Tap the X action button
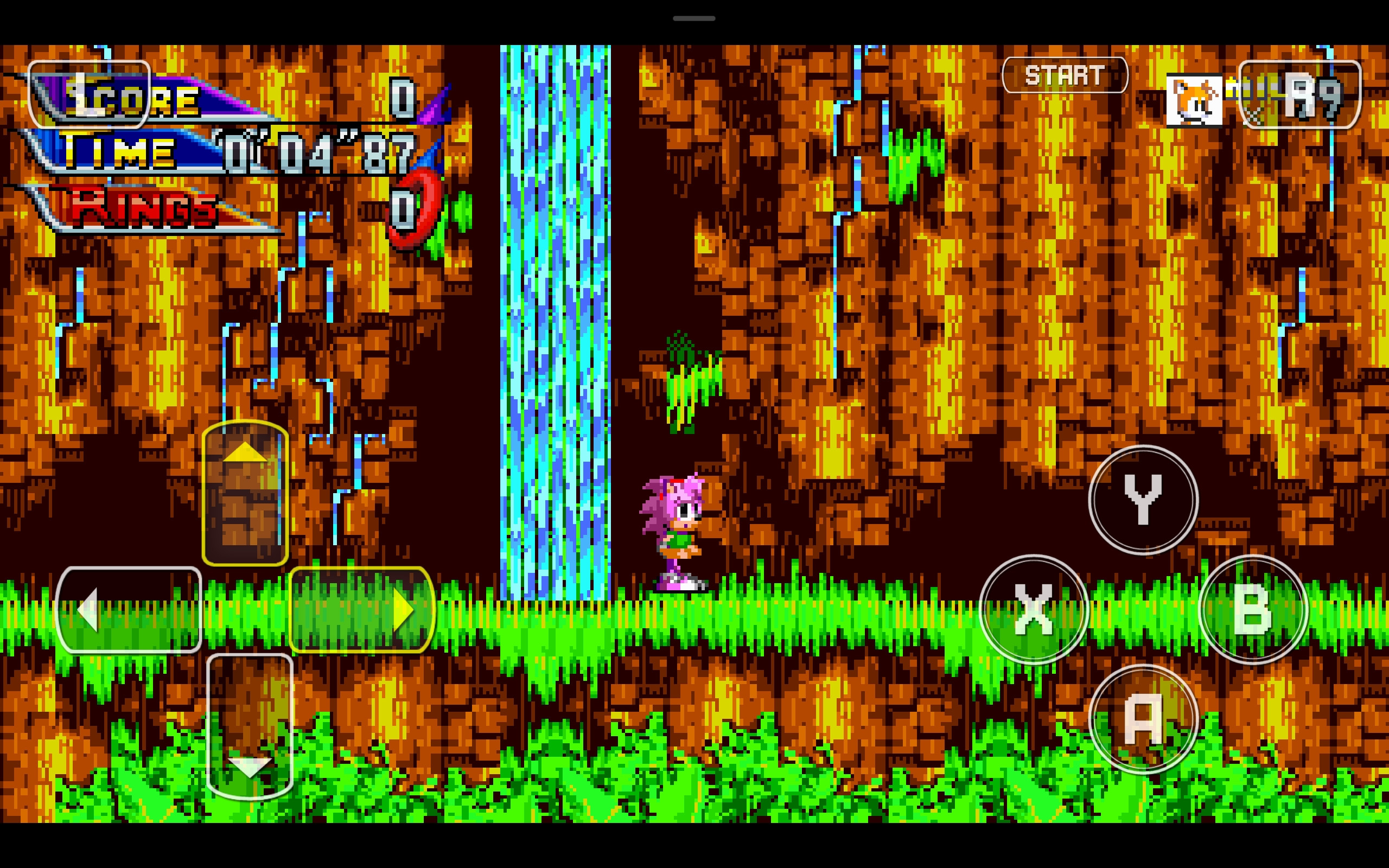Viewport: 1389px width, 868px height. [x=1033, y=610]
